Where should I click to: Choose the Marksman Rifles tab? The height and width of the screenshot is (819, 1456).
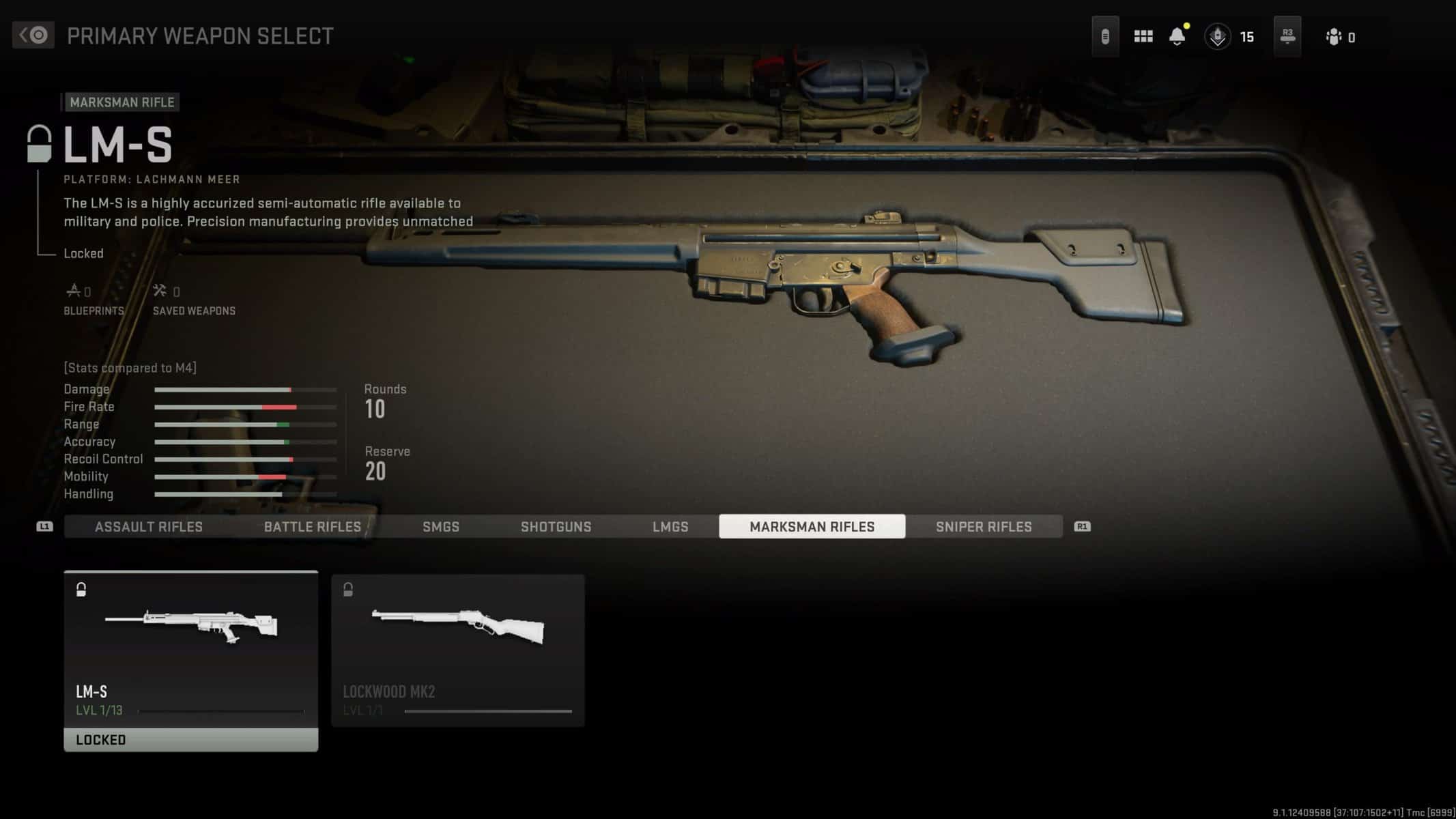click(812, 526)
